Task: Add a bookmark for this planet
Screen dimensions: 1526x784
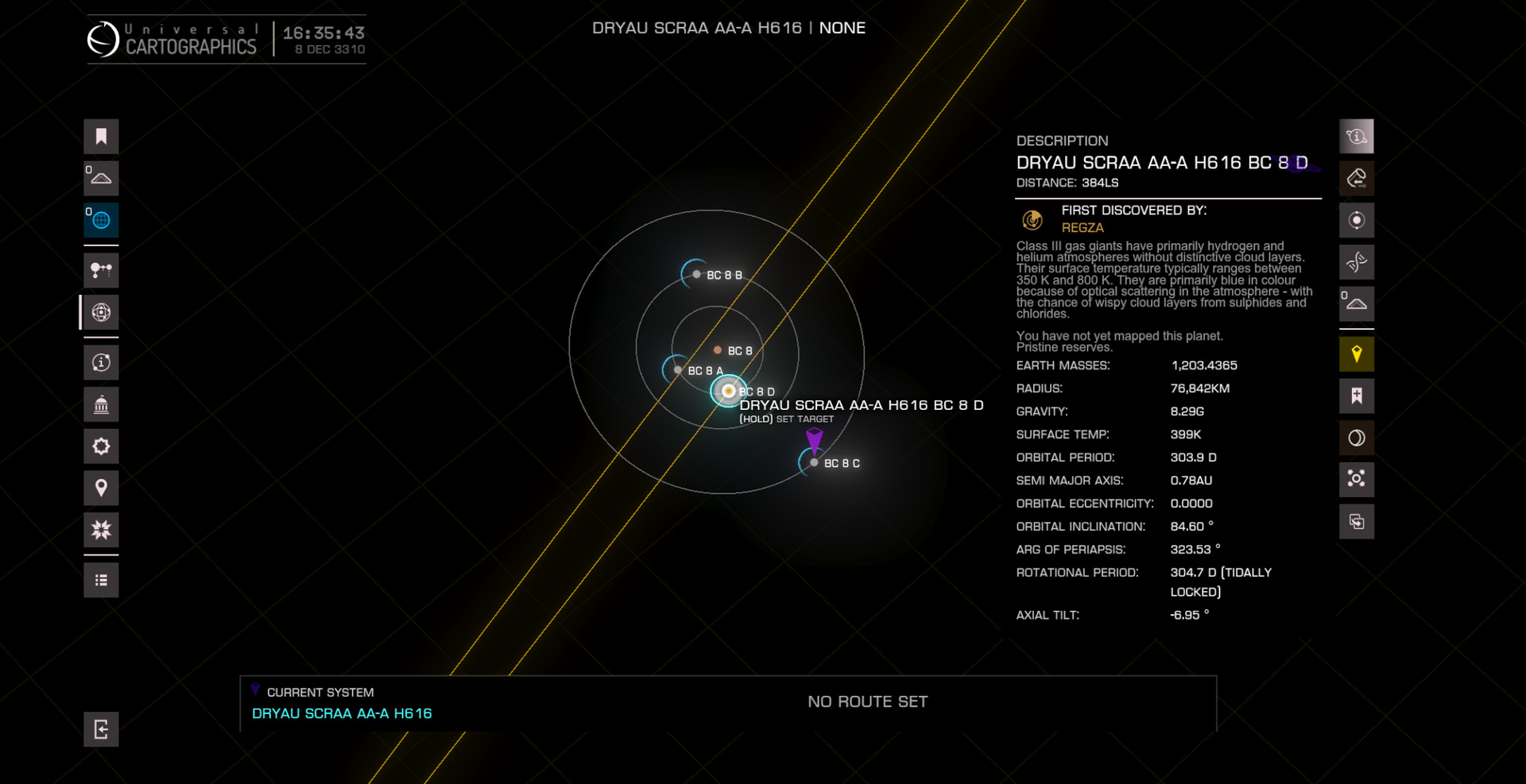Action: click(x=1356, y=396)
